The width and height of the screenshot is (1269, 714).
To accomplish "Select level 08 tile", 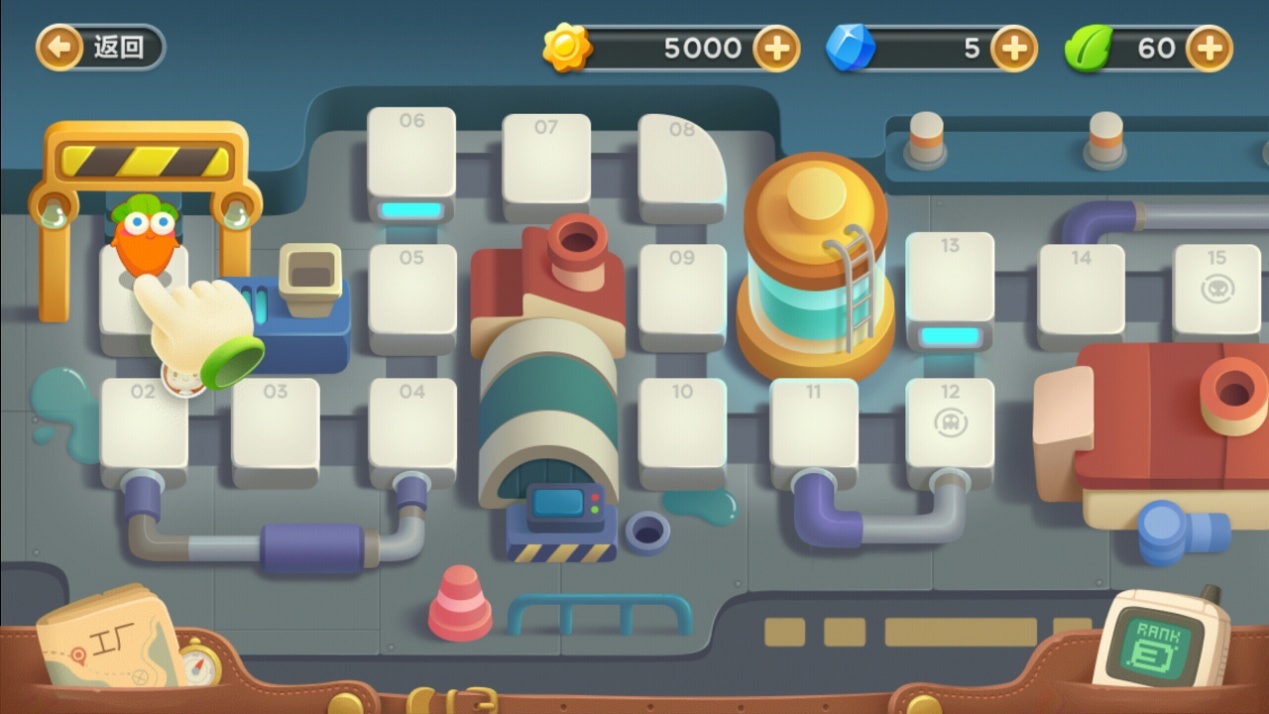I will click(680, 161).
